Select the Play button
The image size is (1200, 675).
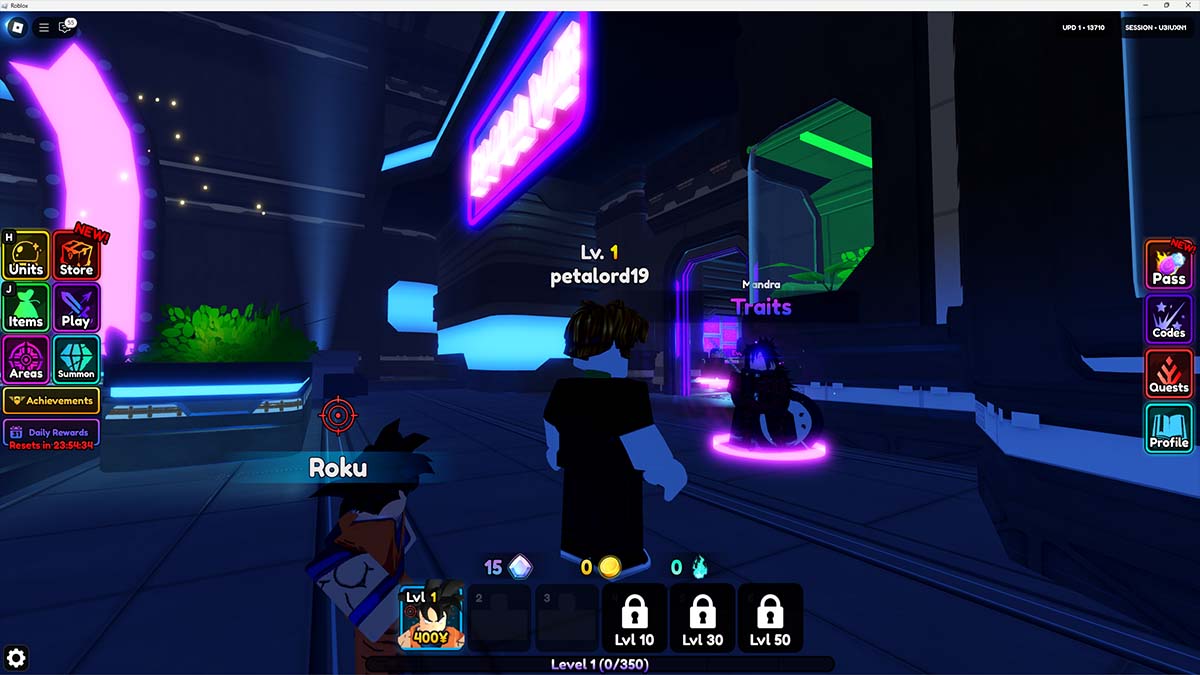[76, 308]
